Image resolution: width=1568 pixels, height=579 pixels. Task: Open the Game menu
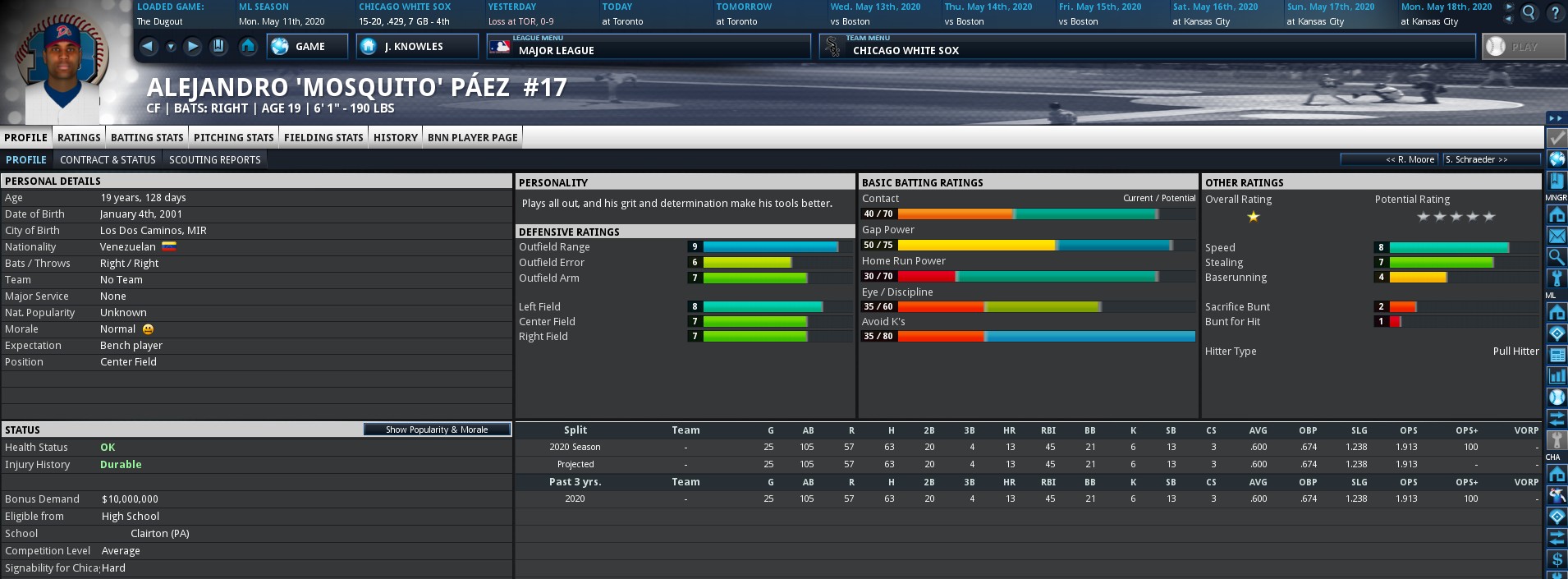click(302, 47)
